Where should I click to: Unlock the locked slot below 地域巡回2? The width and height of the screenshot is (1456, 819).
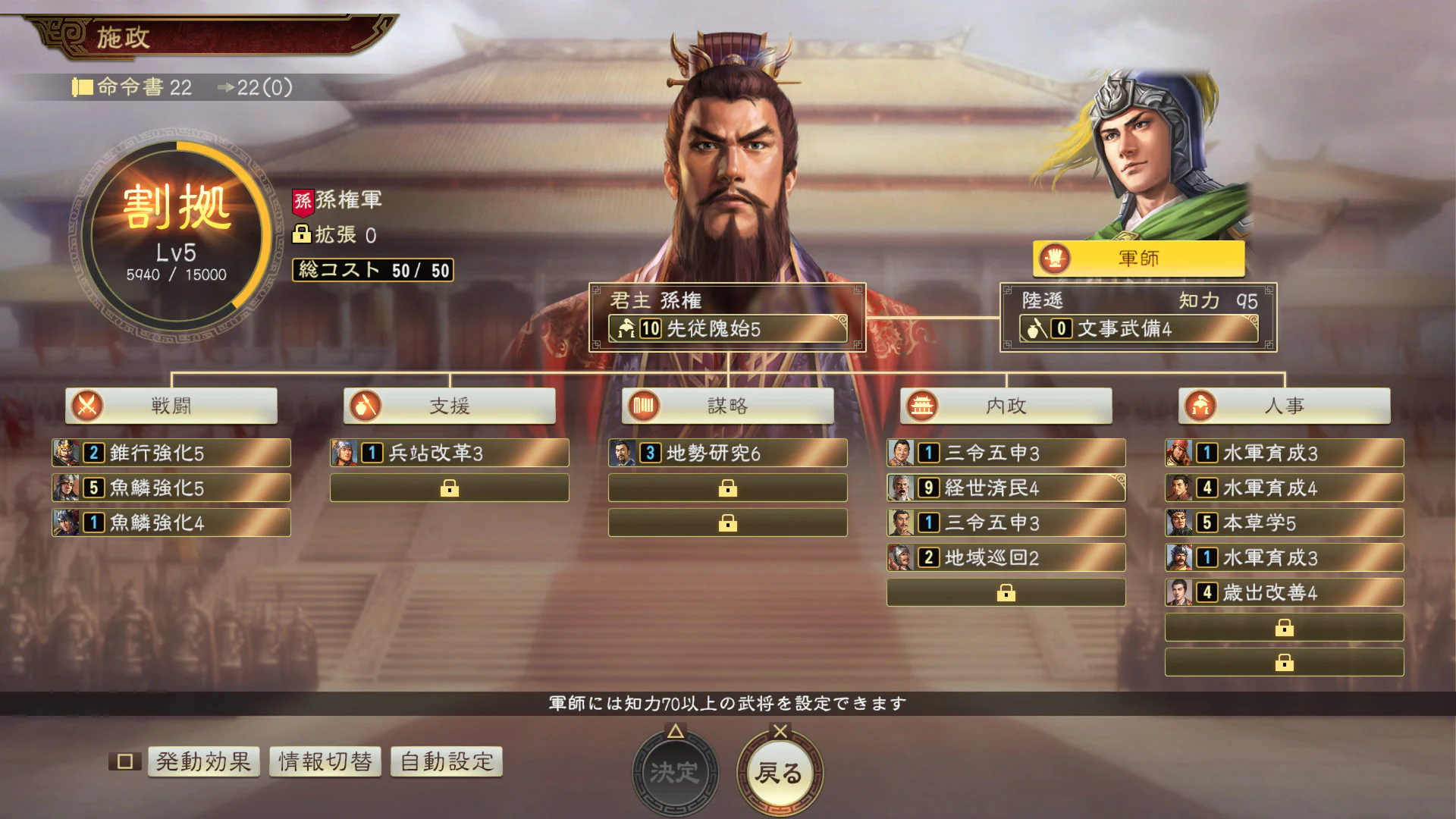(x=1006, y=592)
